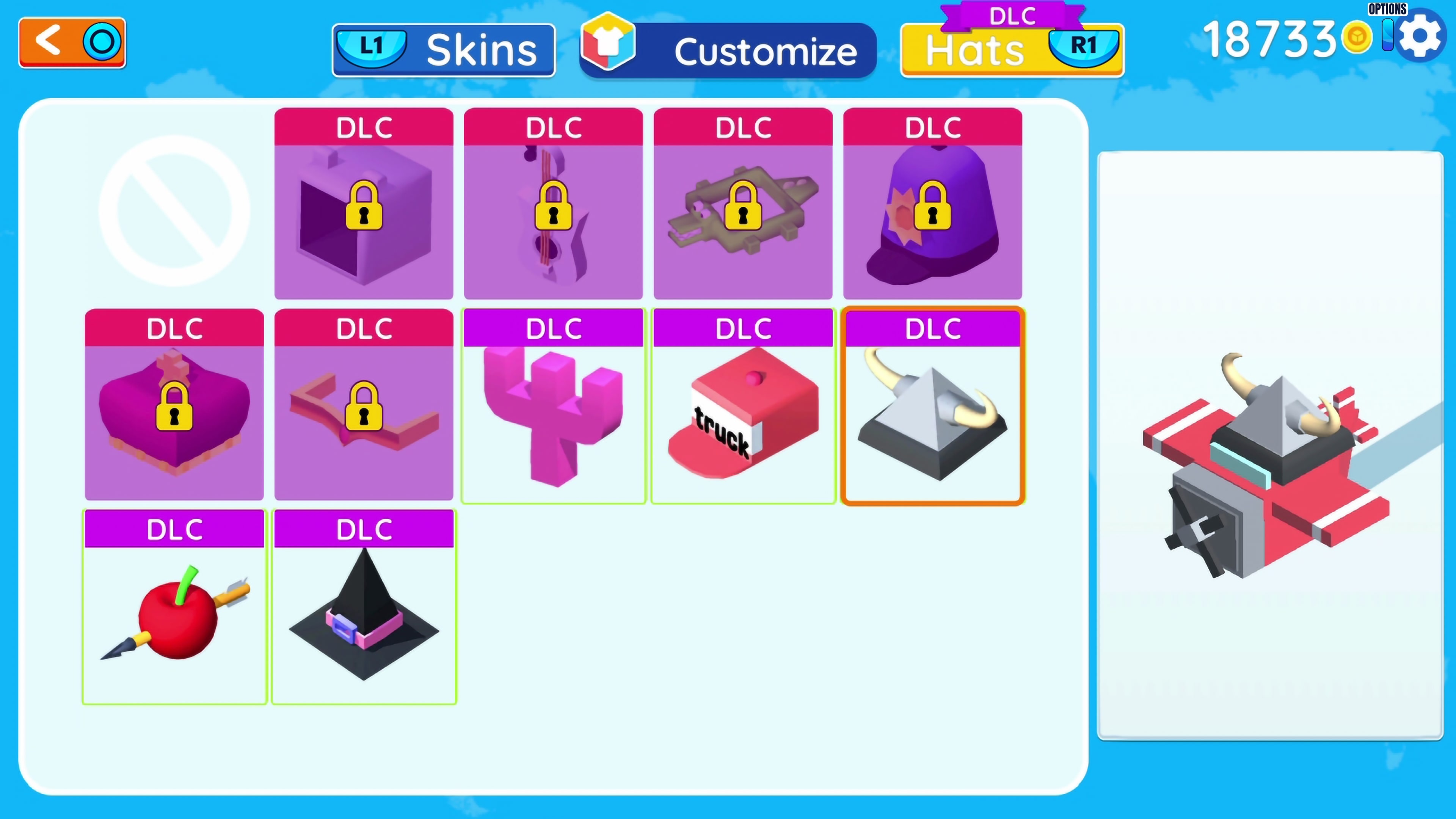Switch to the Skins tab
Image resolution: width=1456 pixels, height=819 pixels.
click(x=443, y=49)
